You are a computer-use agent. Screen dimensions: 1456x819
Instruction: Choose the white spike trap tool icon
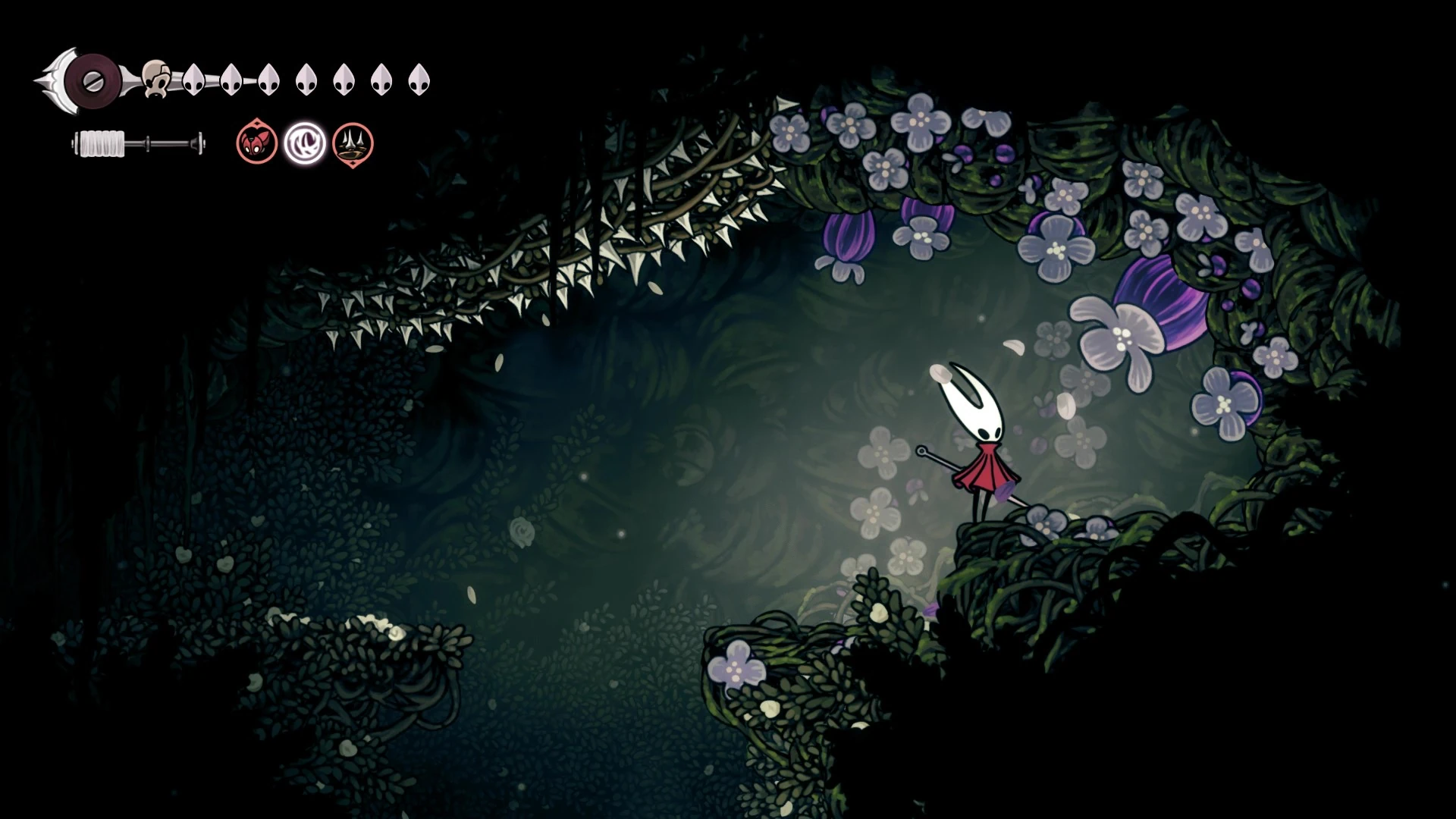point(353,143)
